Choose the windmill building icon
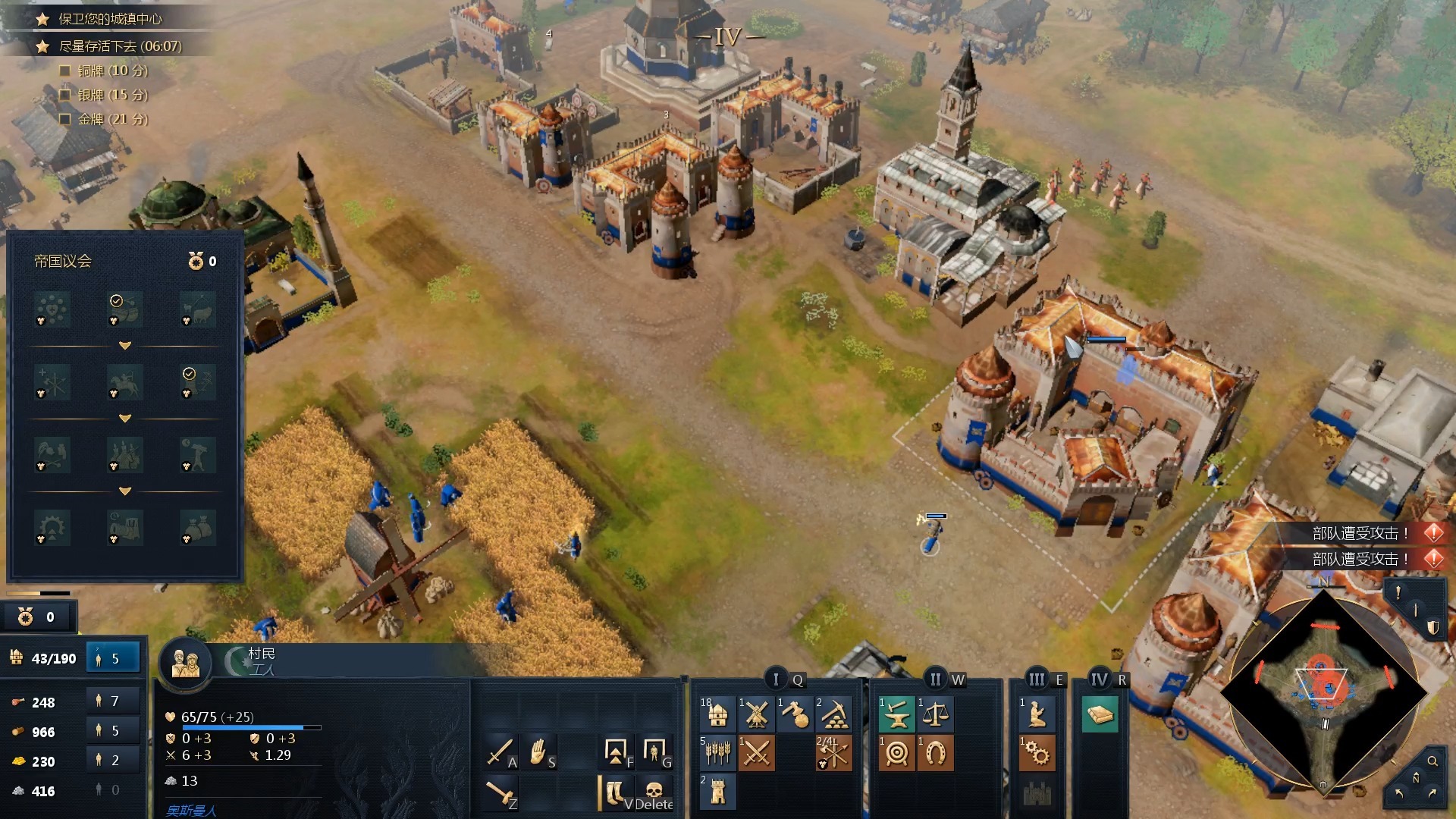 click(756, 714)
